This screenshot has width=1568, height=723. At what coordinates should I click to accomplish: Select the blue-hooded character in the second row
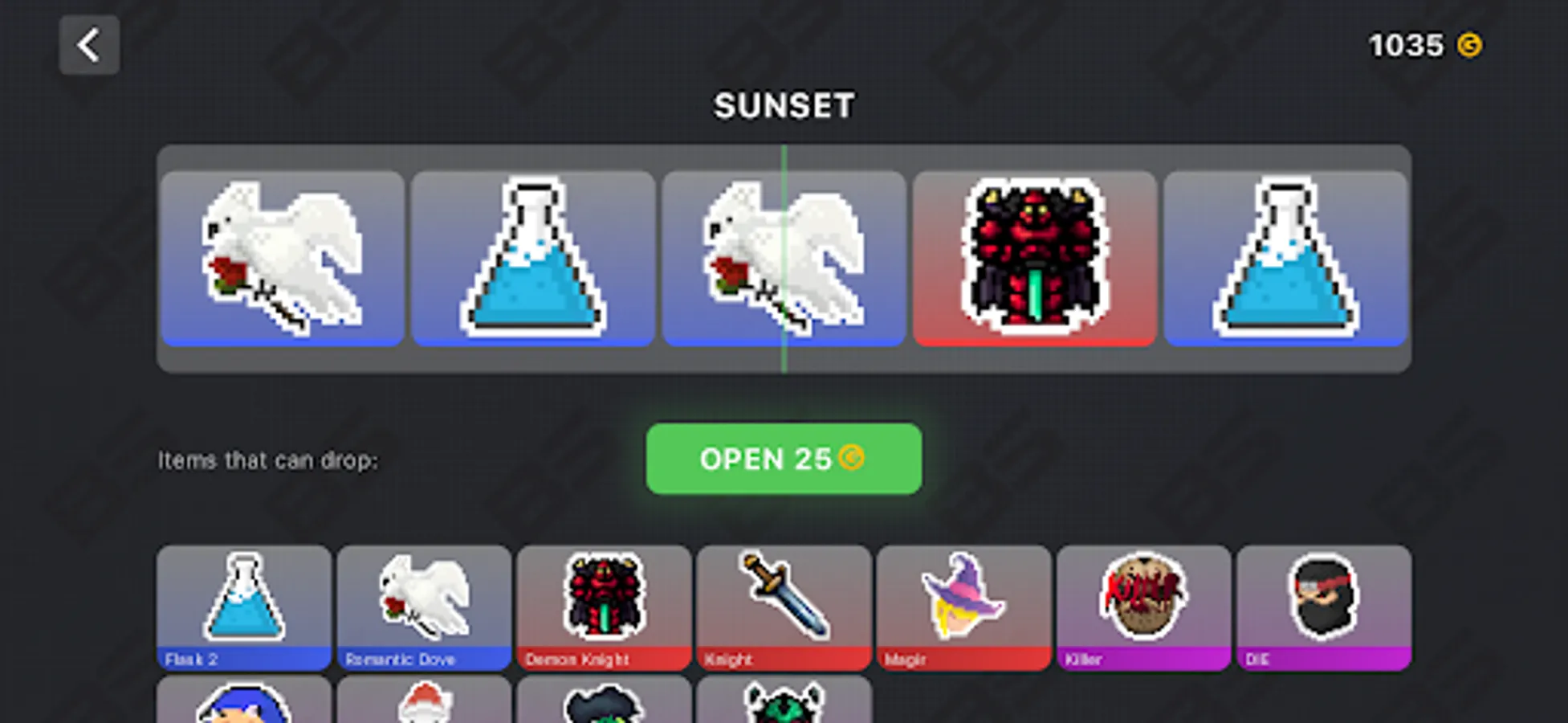click(x=242, y=707)
